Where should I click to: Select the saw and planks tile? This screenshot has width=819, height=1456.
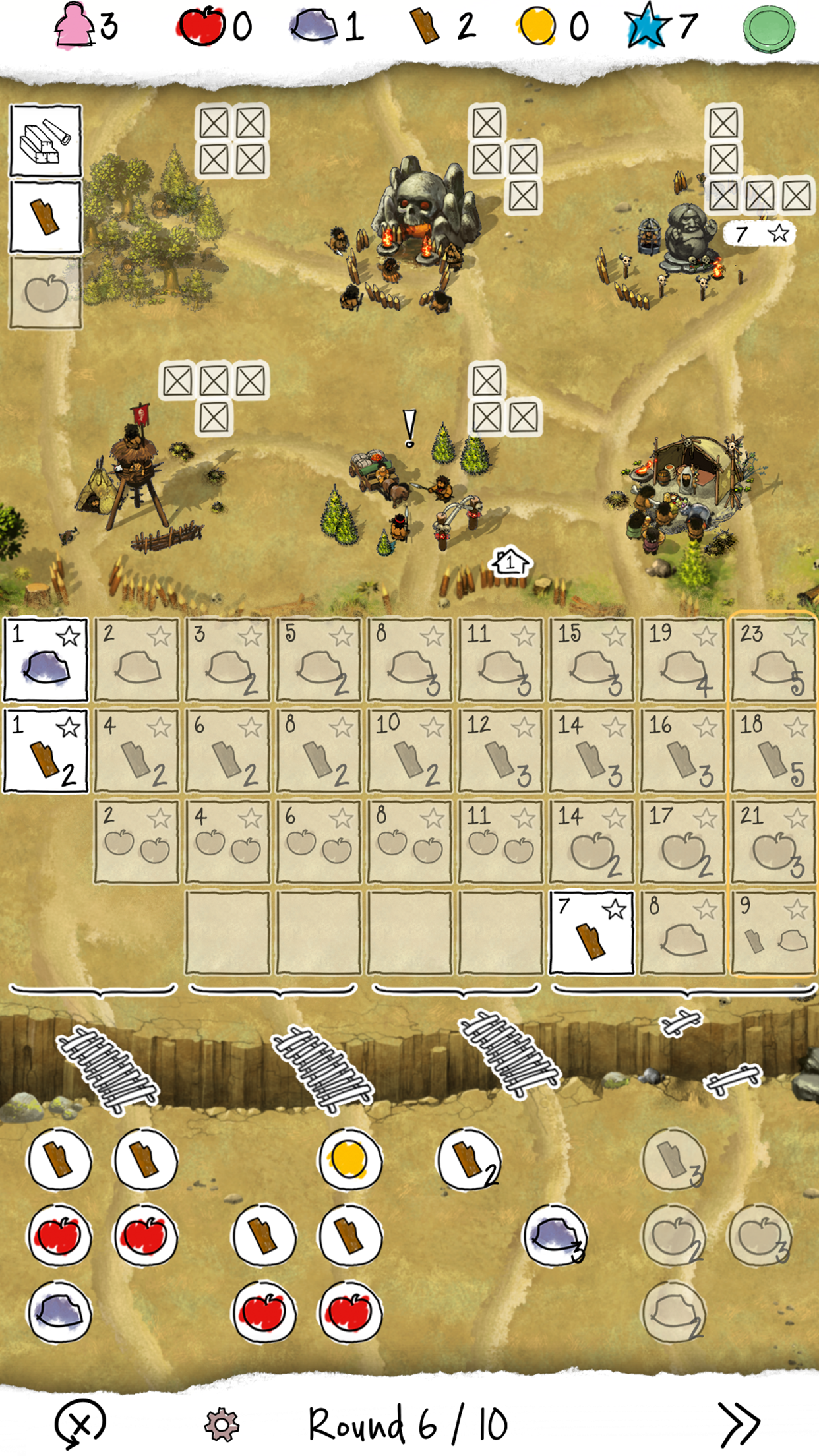click(x=45, y=141)
